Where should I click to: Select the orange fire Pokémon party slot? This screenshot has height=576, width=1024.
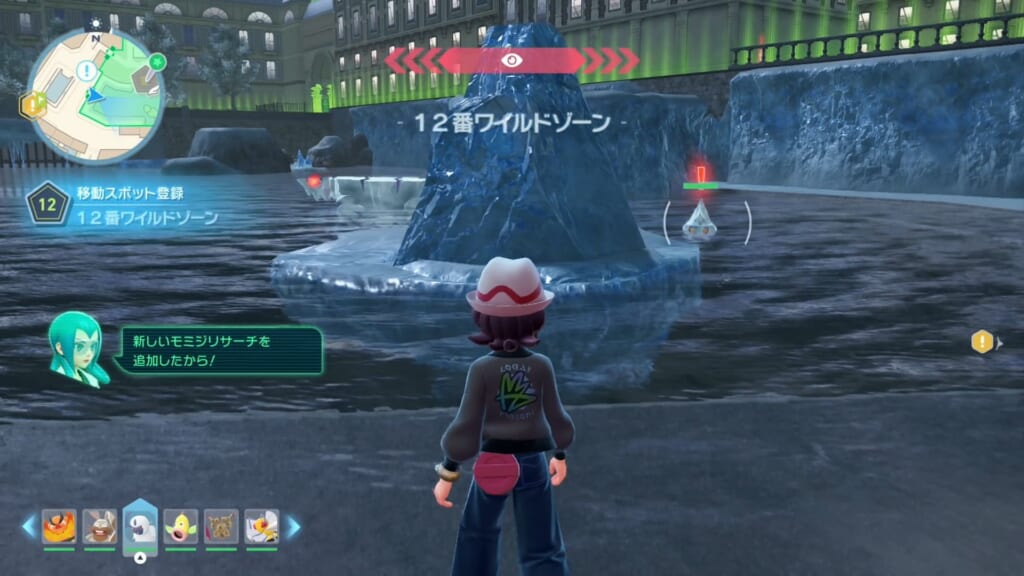point(59,525)
